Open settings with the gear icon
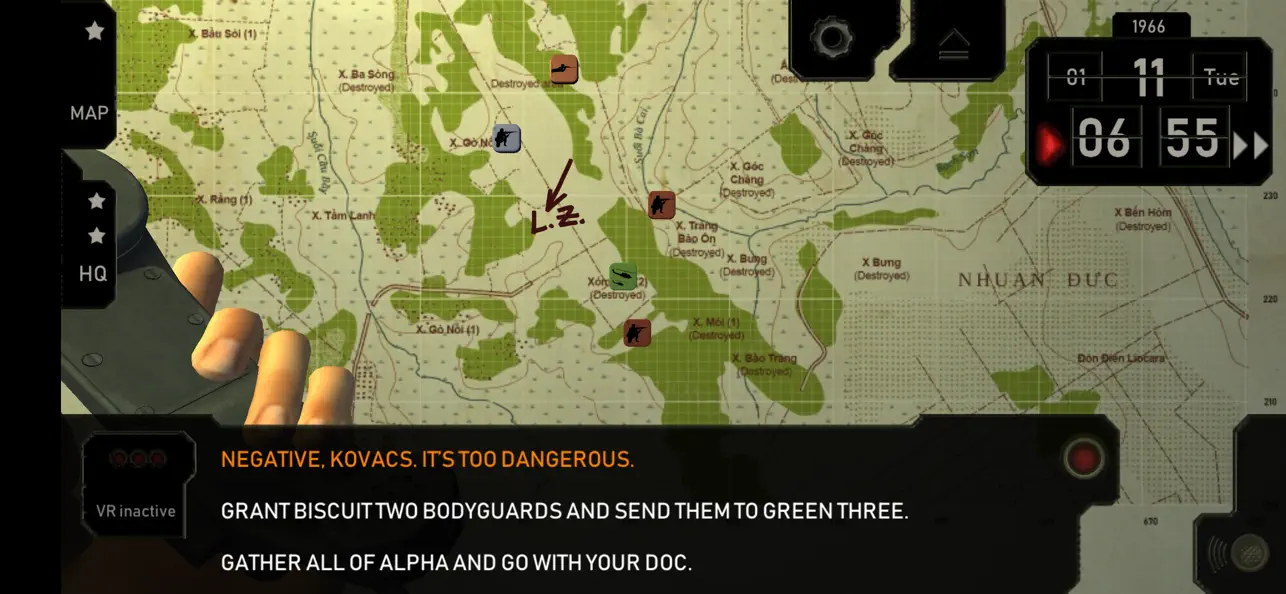The height and width of the screenshot is (594, 1286). 830,39
